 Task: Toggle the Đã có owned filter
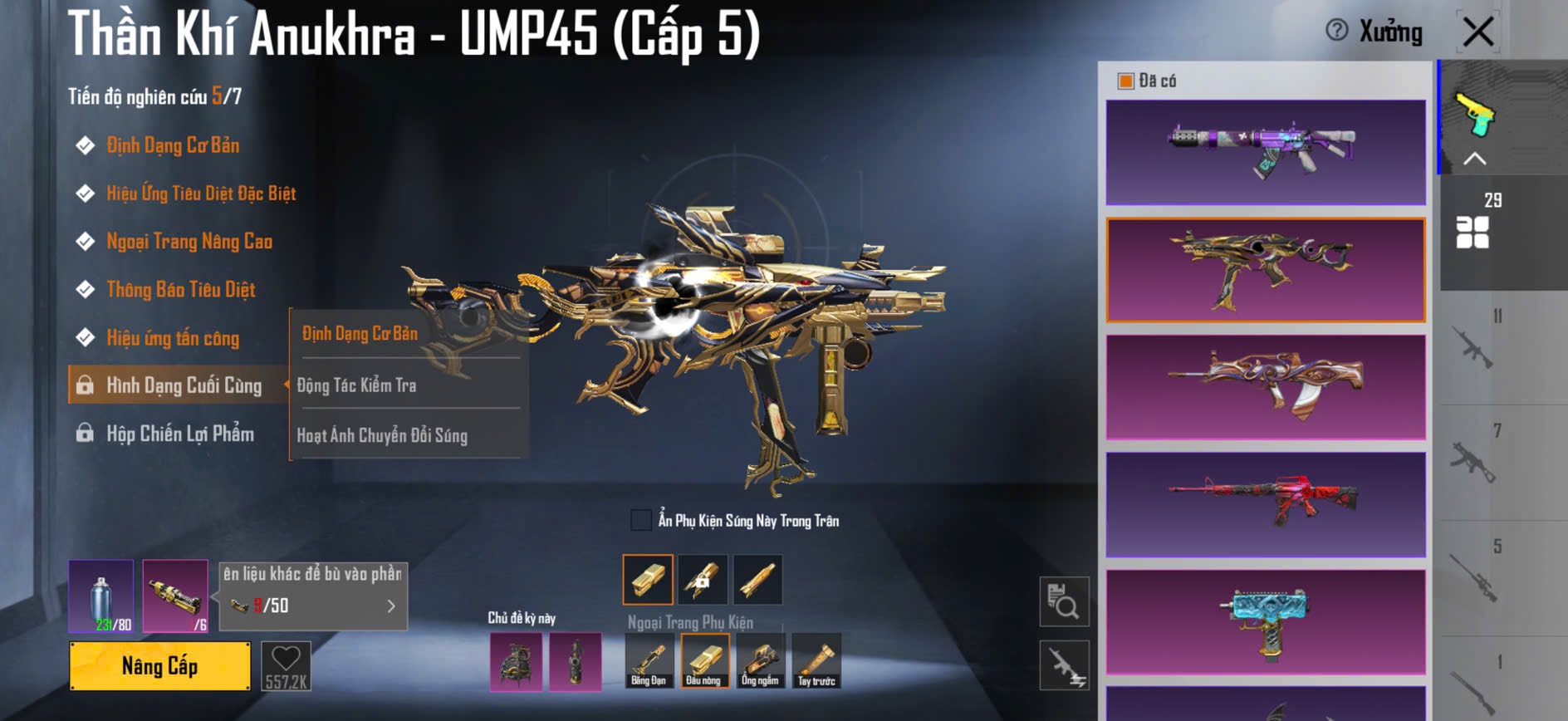1126,81
